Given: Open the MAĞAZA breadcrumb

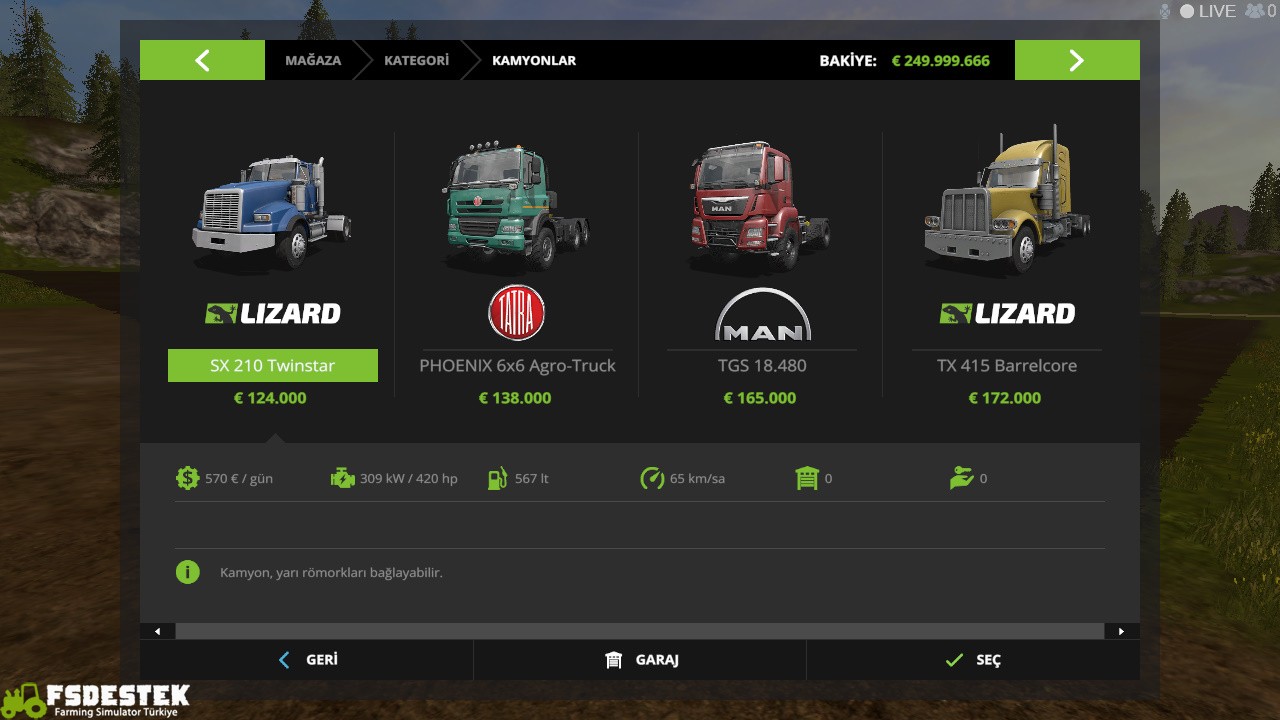Looking at the screenshot, I should 312,60.
